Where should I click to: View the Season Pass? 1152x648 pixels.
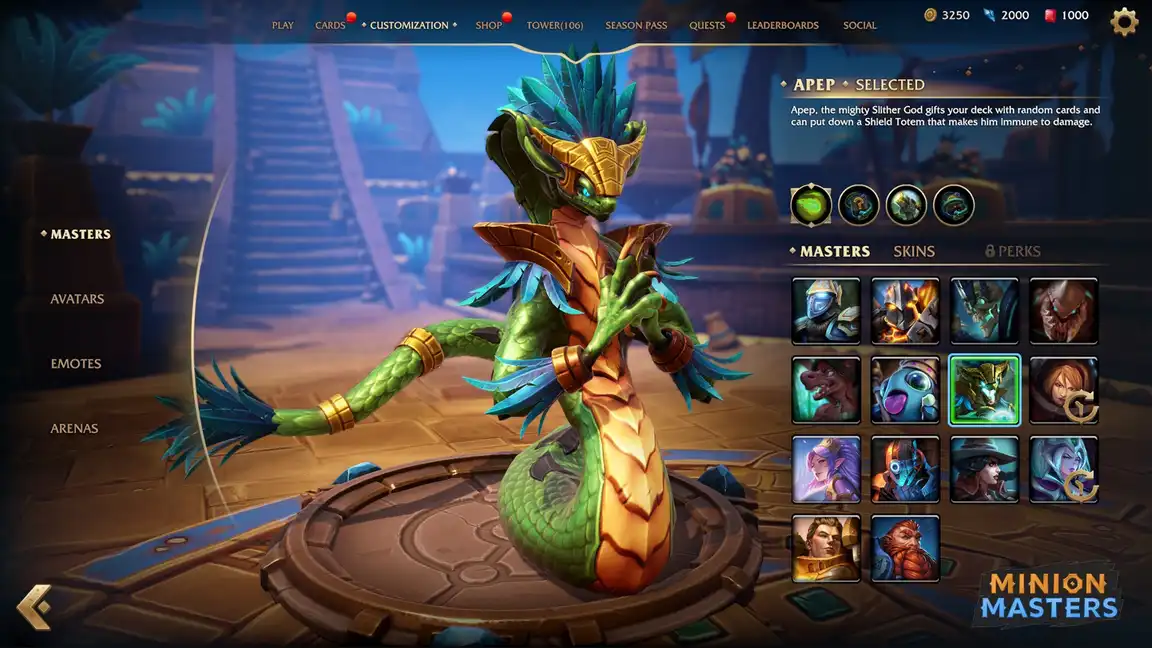click(x=636, y=26)
